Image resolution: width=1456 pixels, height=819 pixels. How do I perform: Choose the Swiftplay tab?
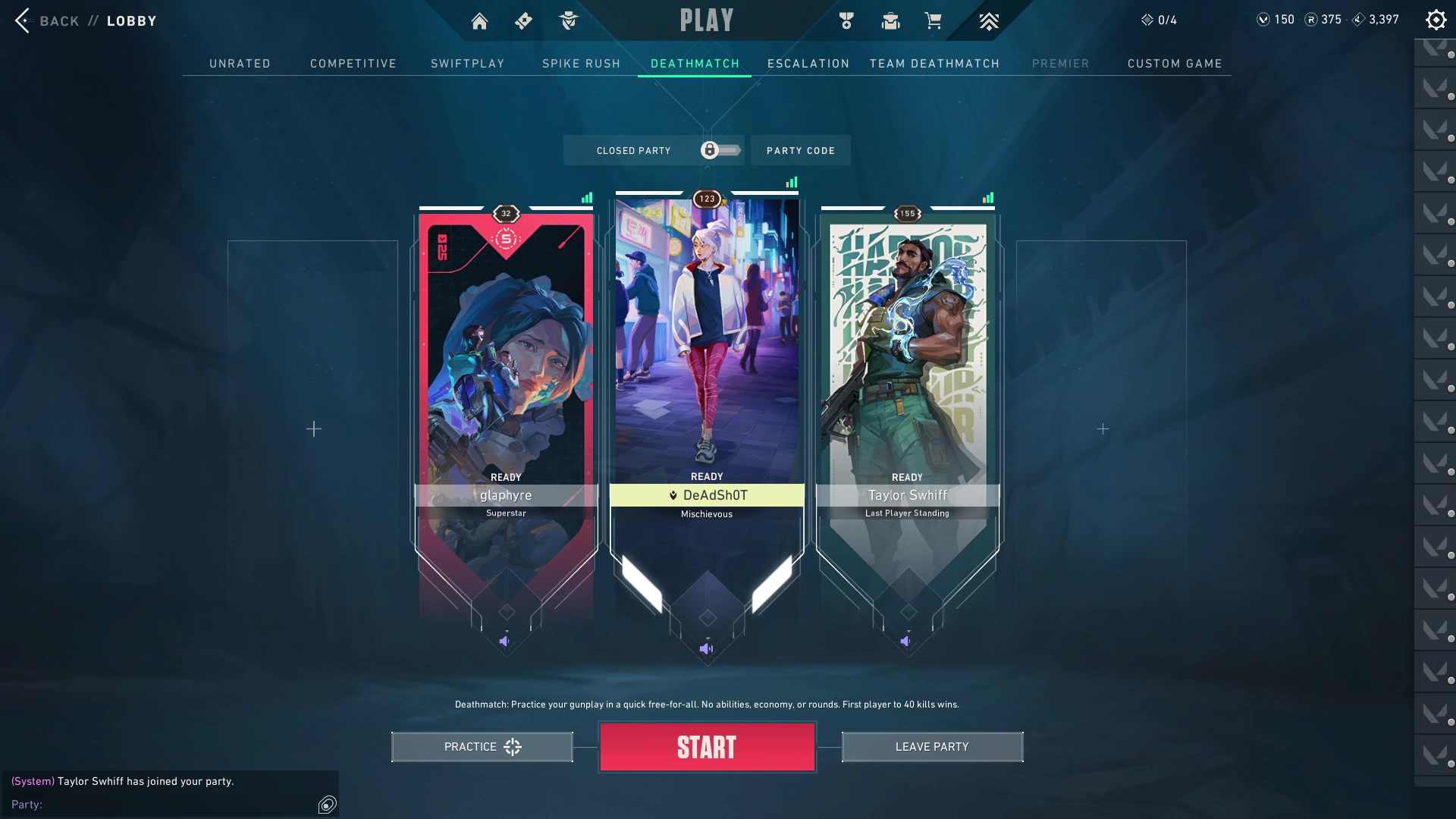[468, 64]
